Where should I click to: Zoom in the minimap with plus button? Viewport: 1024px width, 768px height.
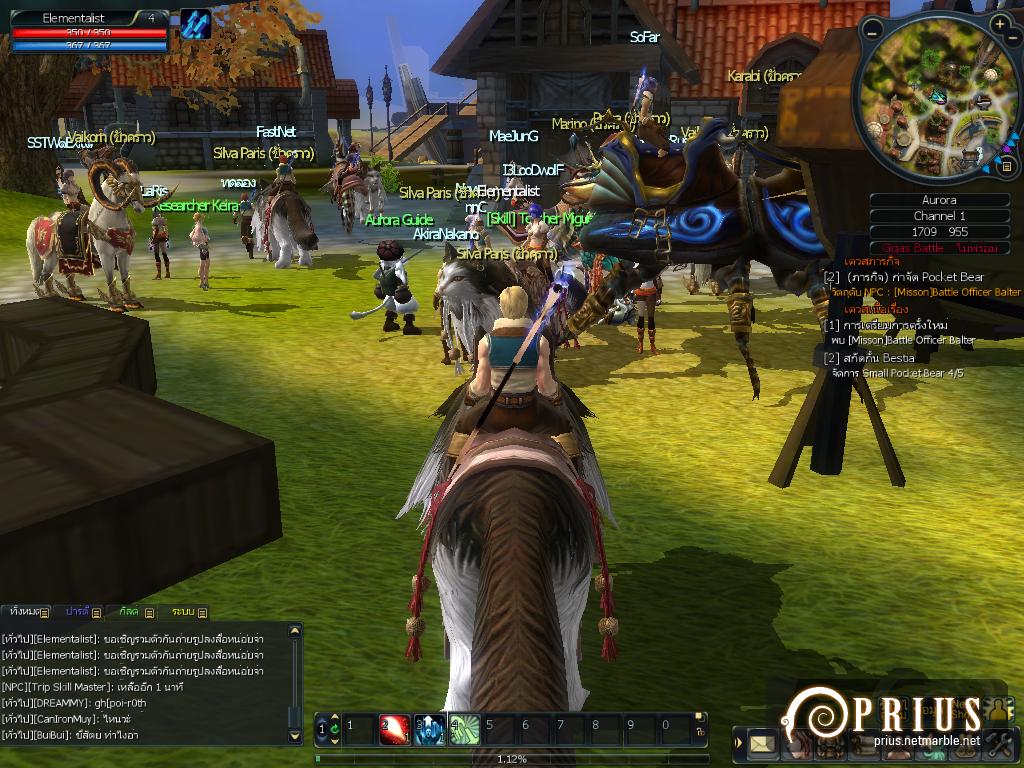tap(1000, 23)
